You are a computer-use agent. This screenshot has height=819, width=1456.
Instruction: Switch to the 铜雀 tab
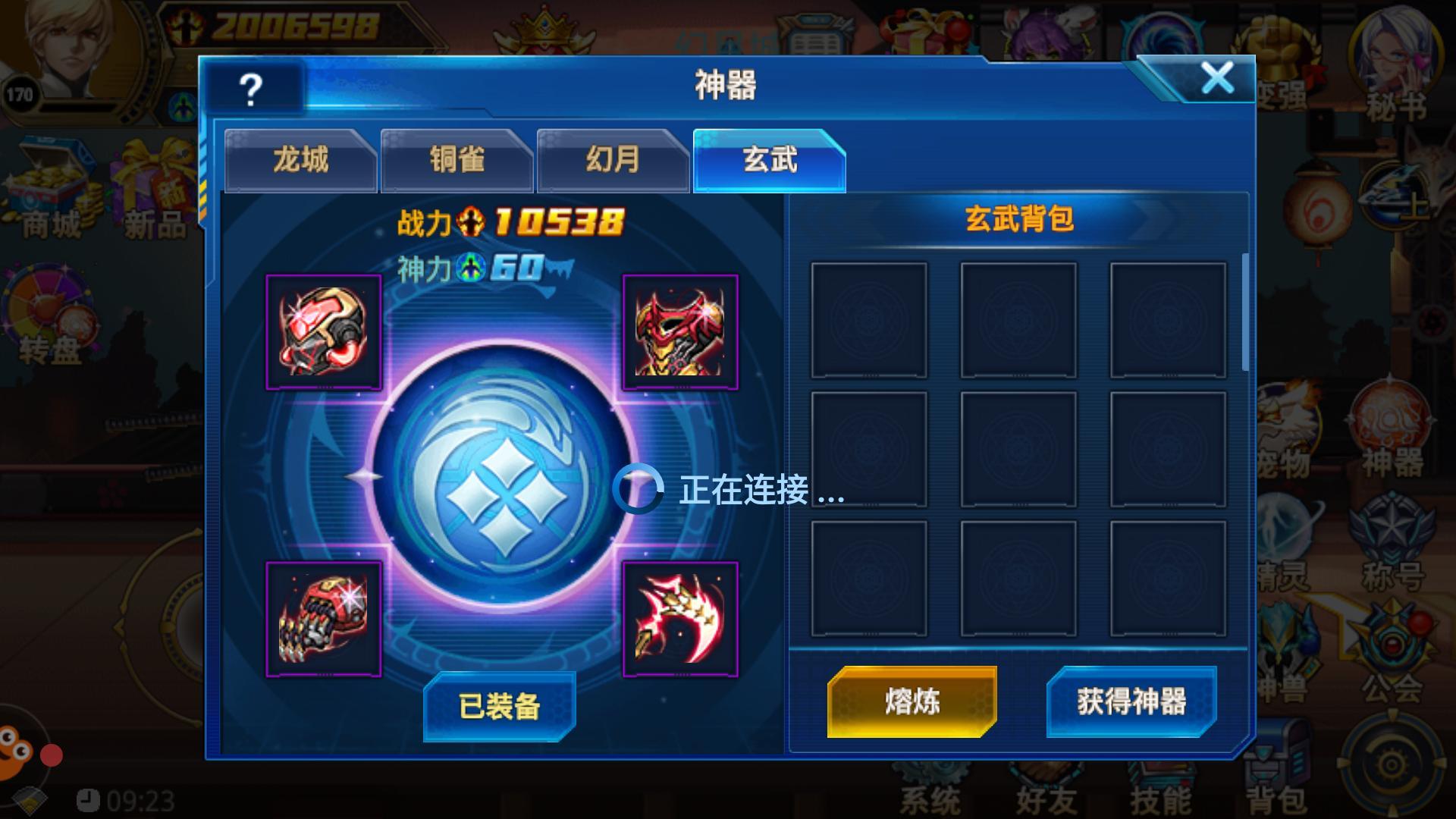[x=457, y=160]
